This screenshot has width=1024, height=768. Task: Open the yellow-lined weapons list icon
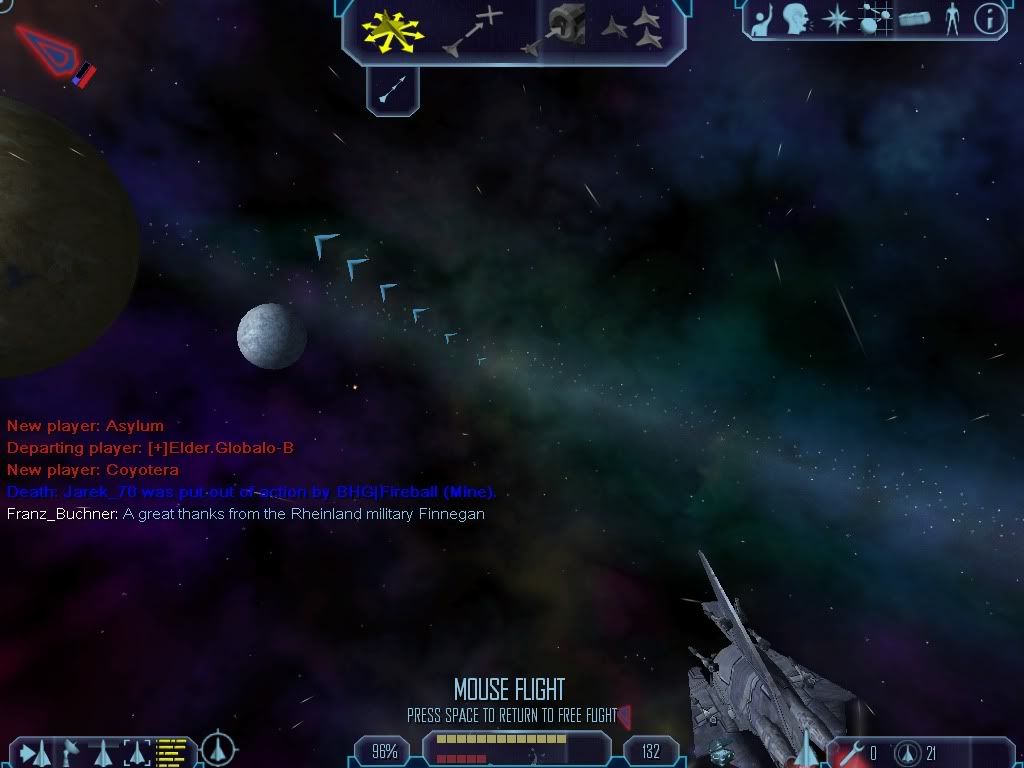(x=172, y=751)
